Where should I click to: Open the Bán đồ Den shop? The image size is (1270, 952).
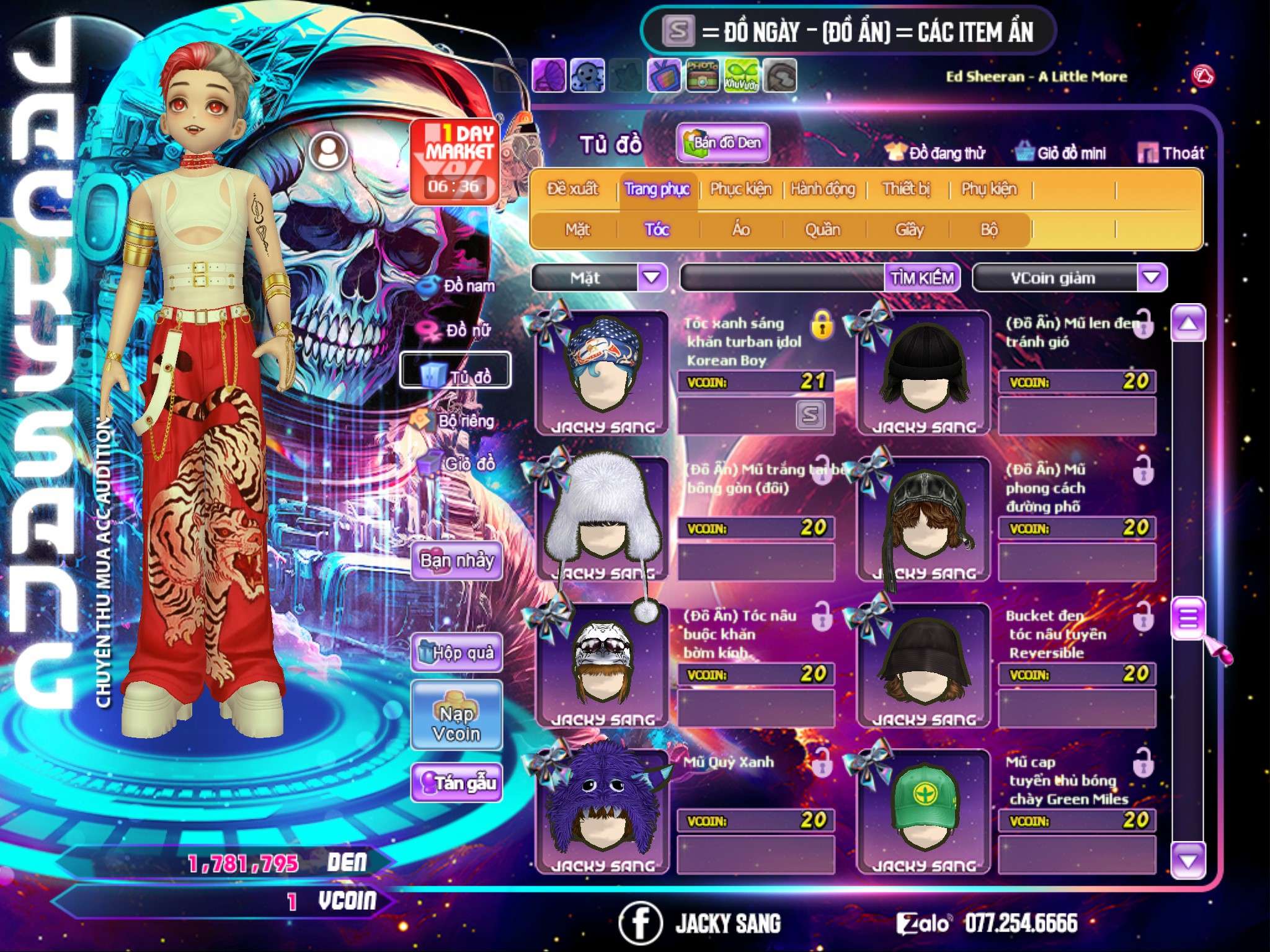tap(723, 143)
